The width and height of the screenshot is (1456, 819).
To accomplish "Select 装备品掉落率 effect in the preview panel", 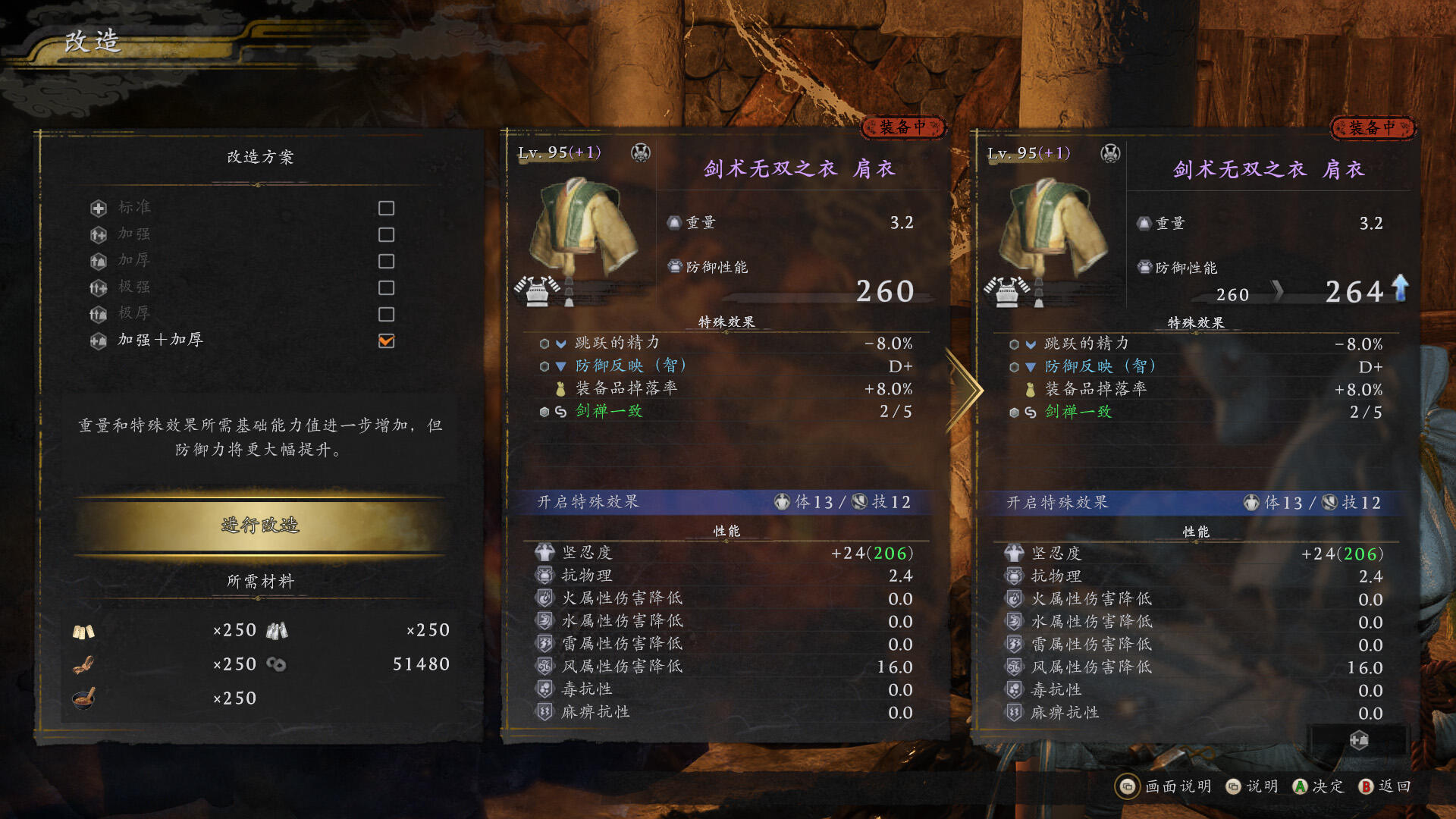I will click(1095, 389).
